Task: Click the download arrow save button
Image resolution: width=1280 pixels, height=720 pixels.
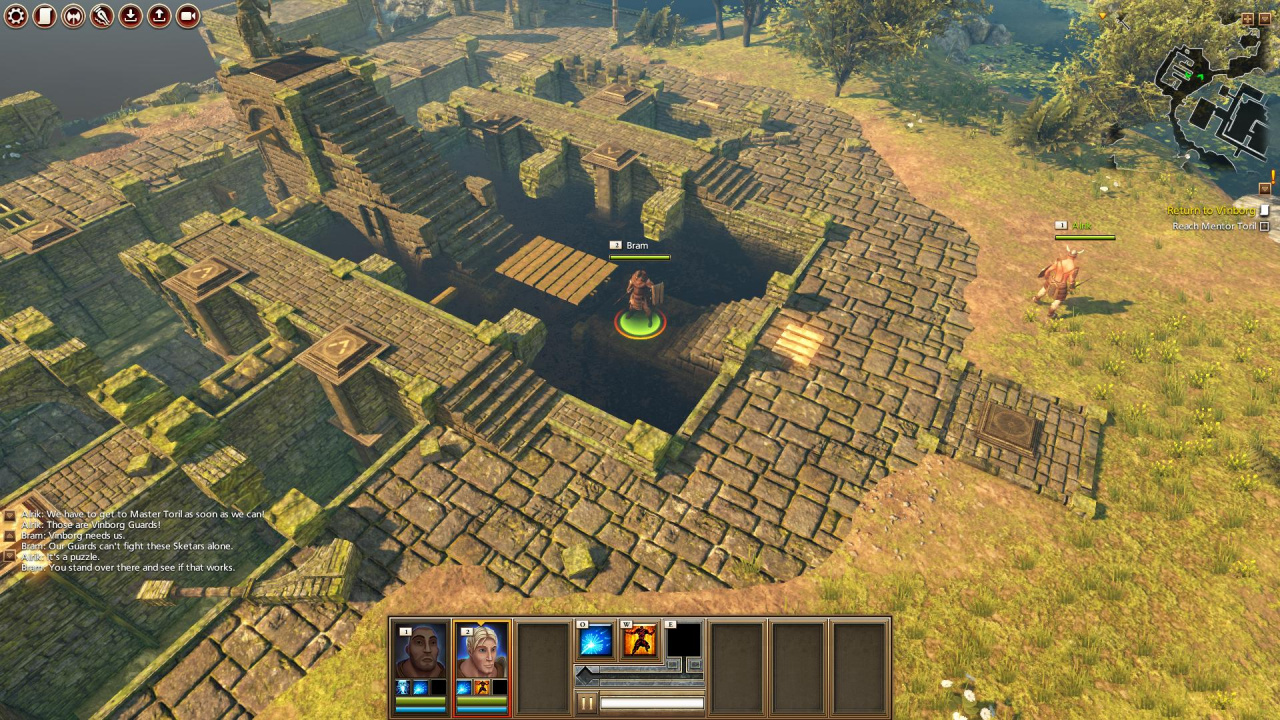Action: pyautogui.click(x=131, y=16)
